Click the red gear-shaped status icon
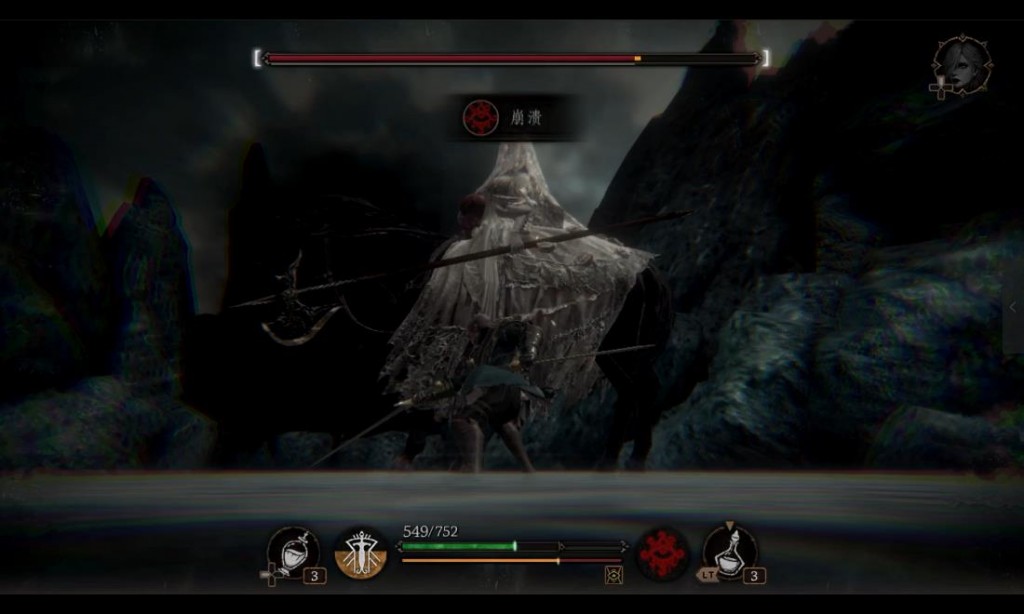1024x614 pixels. pos(661,552)
